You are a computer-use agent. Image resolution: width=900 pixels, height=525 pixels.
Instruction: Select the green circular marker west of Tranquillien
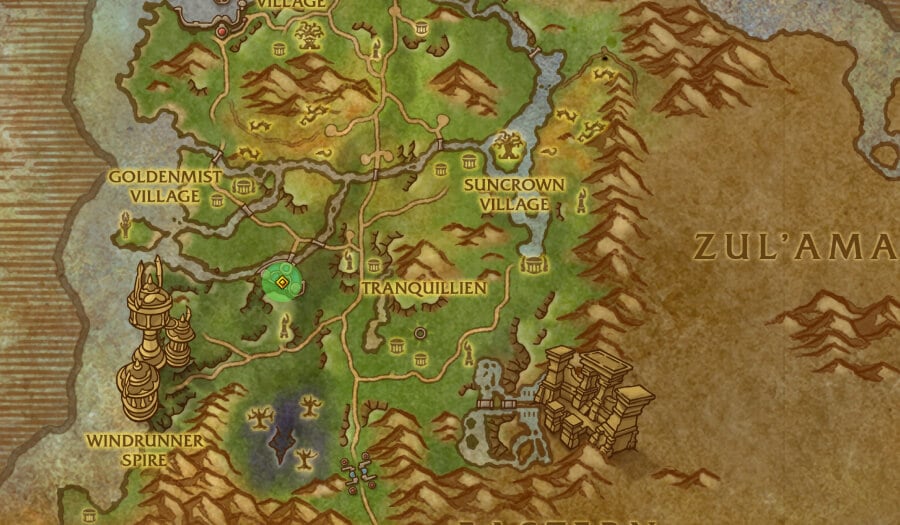coord(283,282)
